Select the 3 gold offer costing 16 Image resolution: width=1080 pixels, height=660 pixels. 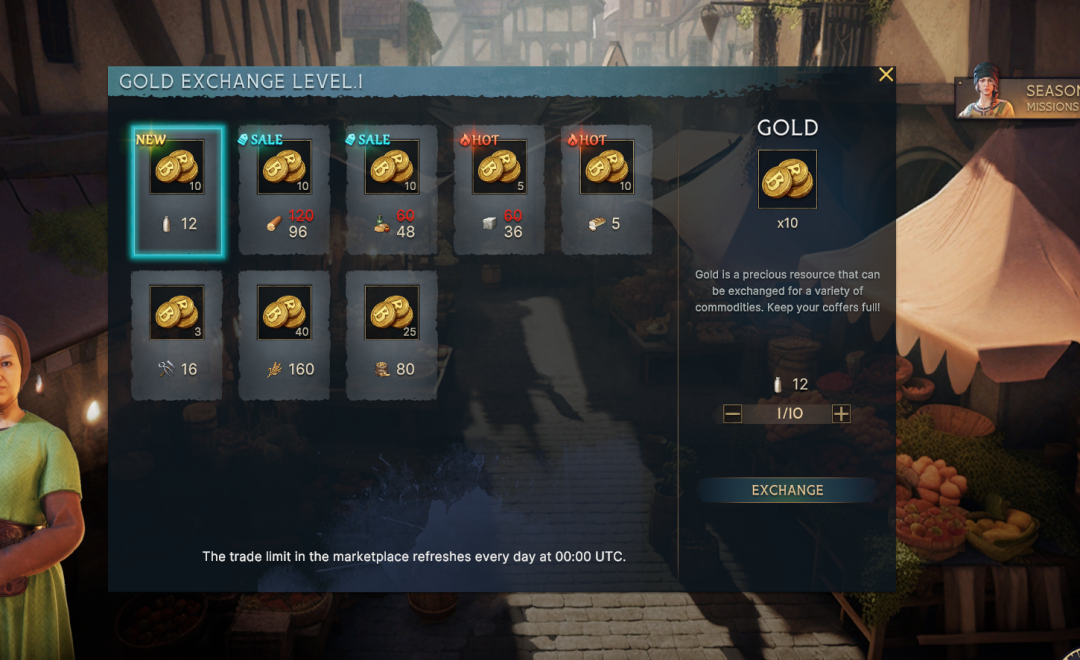point(177,335)
